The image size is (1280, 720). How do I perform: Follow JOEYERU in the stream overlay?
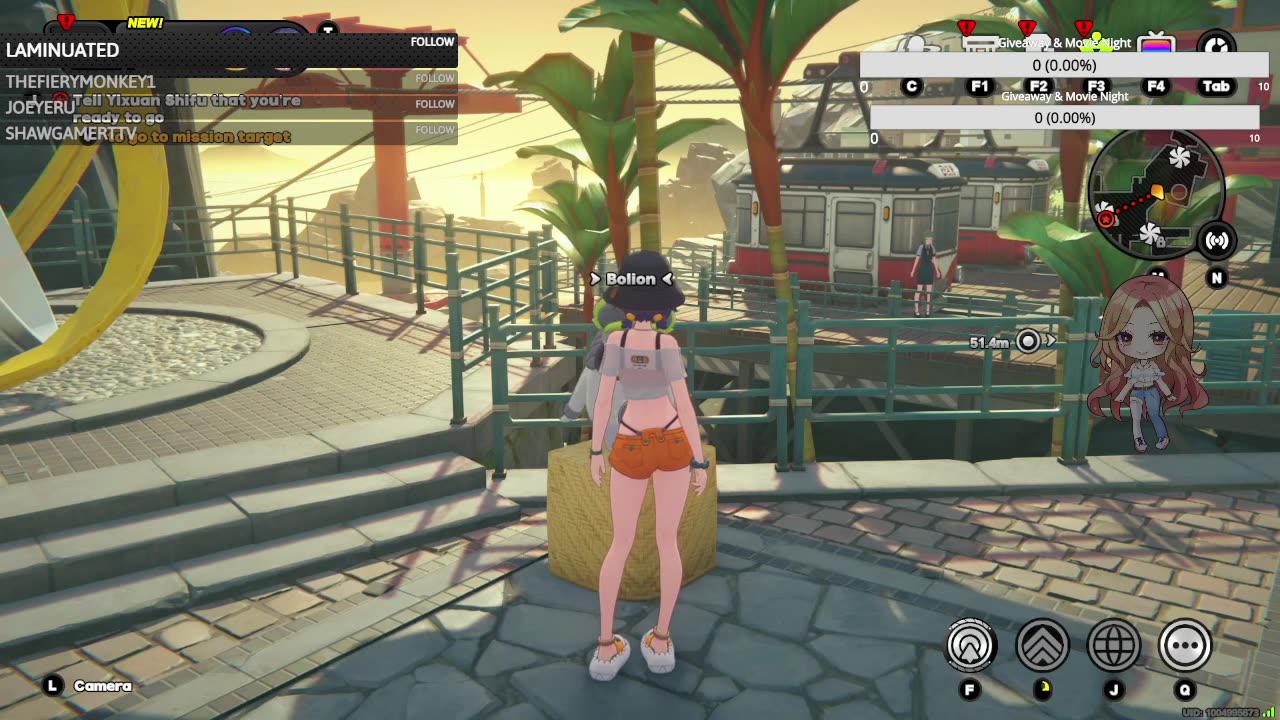tap(435, 104)
